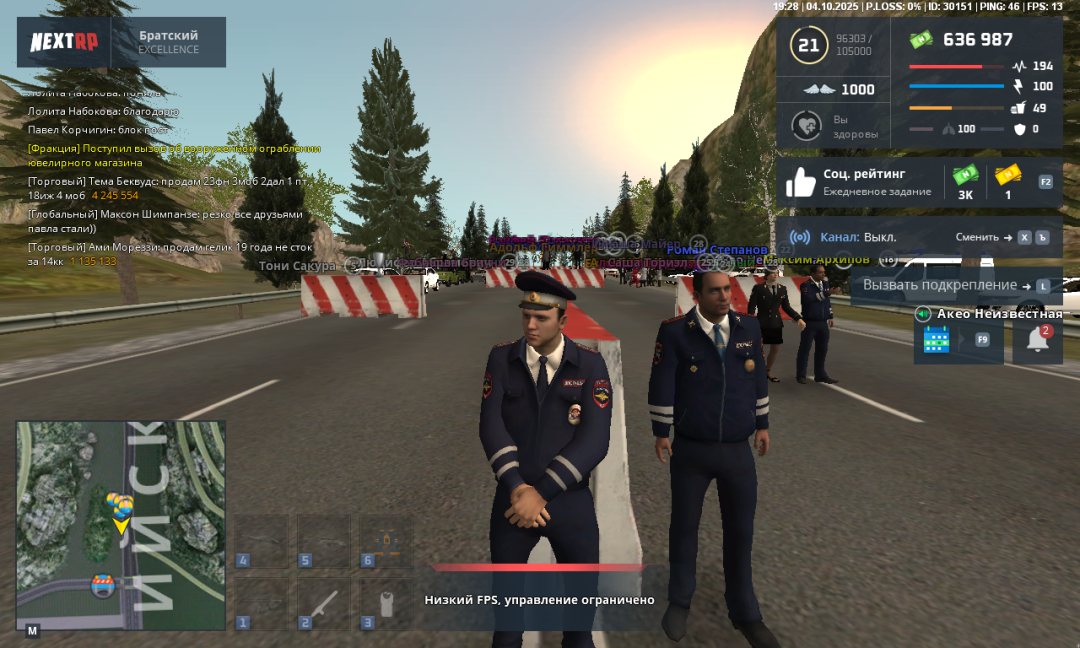Click the NEXT RP logo

click(63, 42)
